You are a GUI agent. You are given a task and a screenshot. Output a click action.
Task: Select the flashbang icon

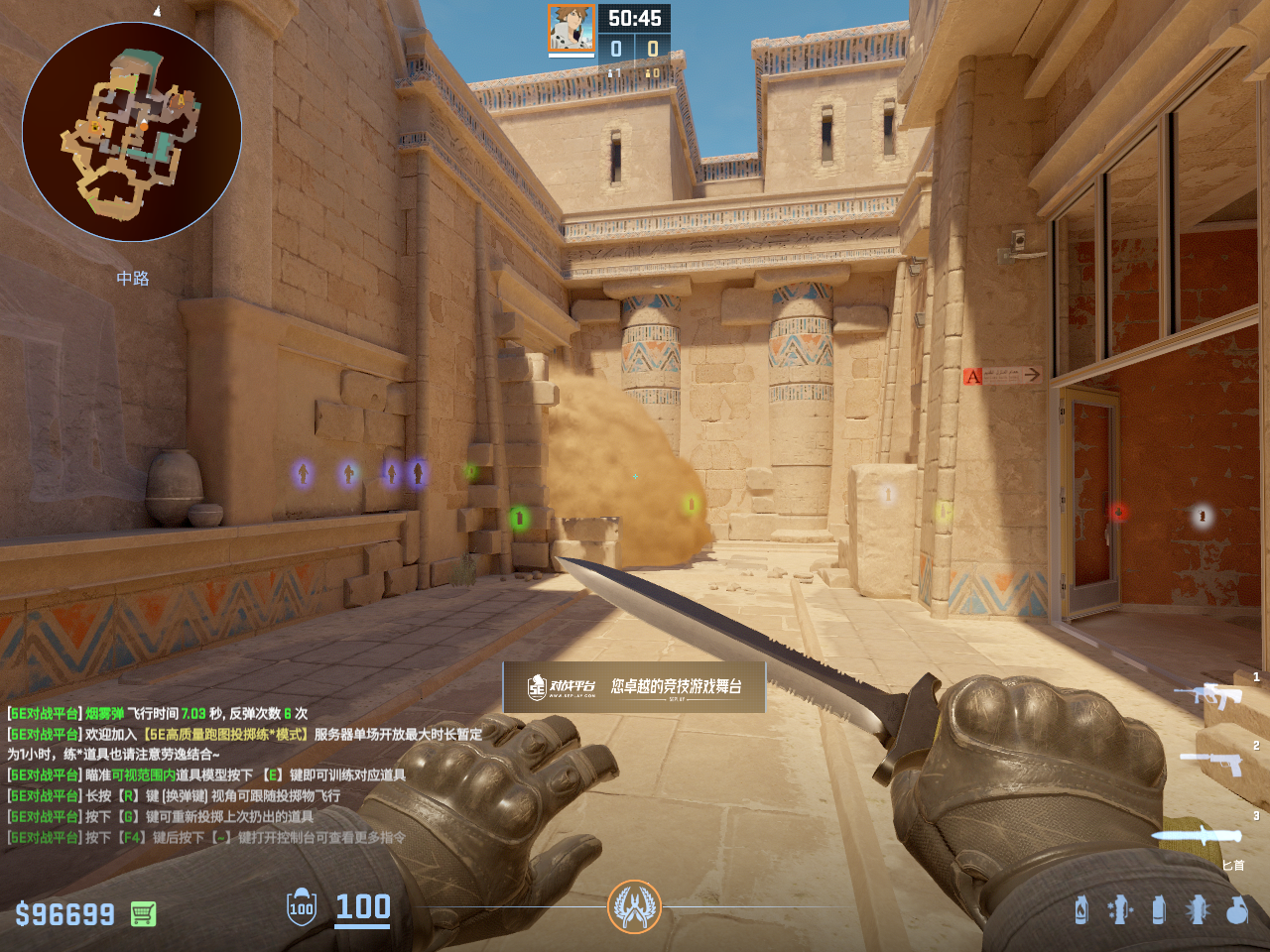coord(1198,909)
